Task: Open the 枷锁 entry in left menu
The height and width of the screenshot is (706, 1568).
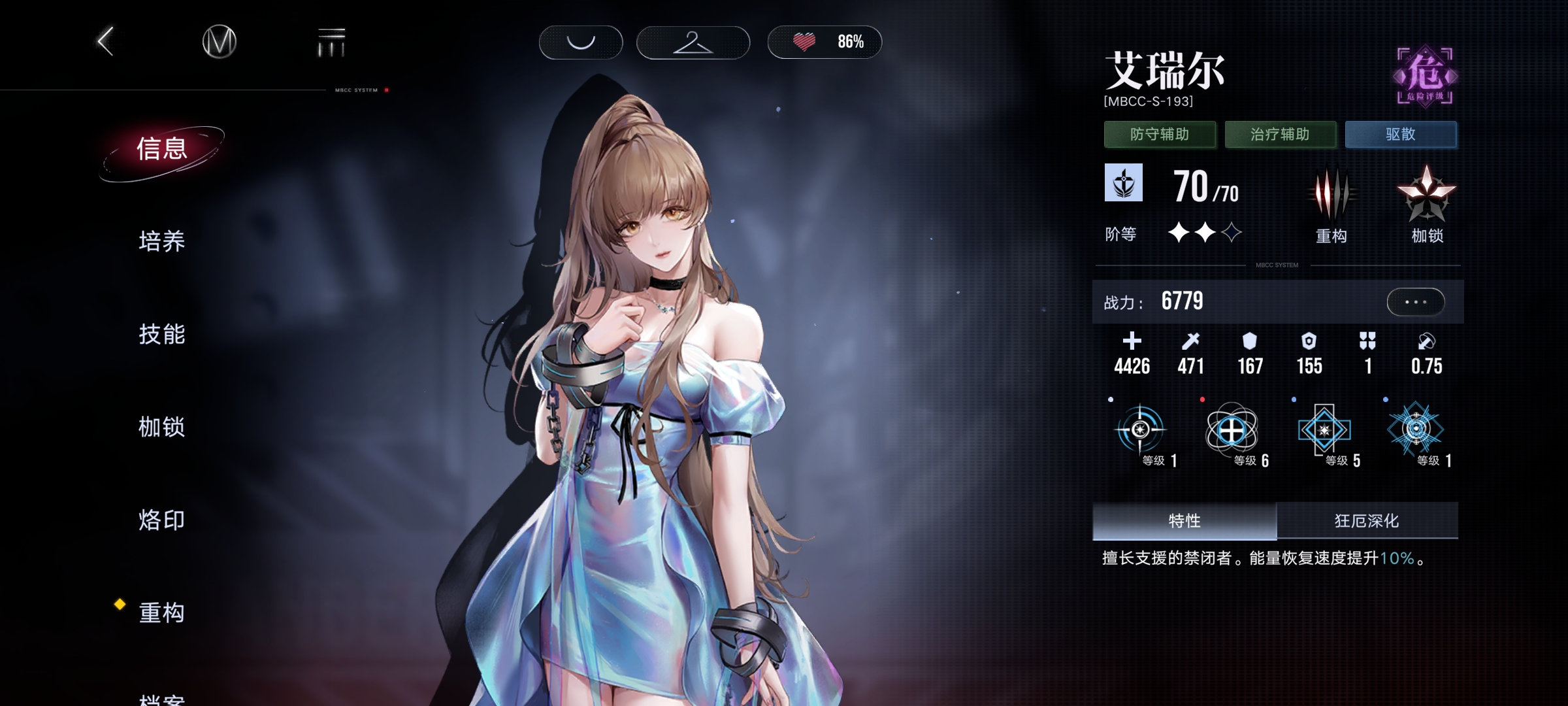Action: coord(162,428)
